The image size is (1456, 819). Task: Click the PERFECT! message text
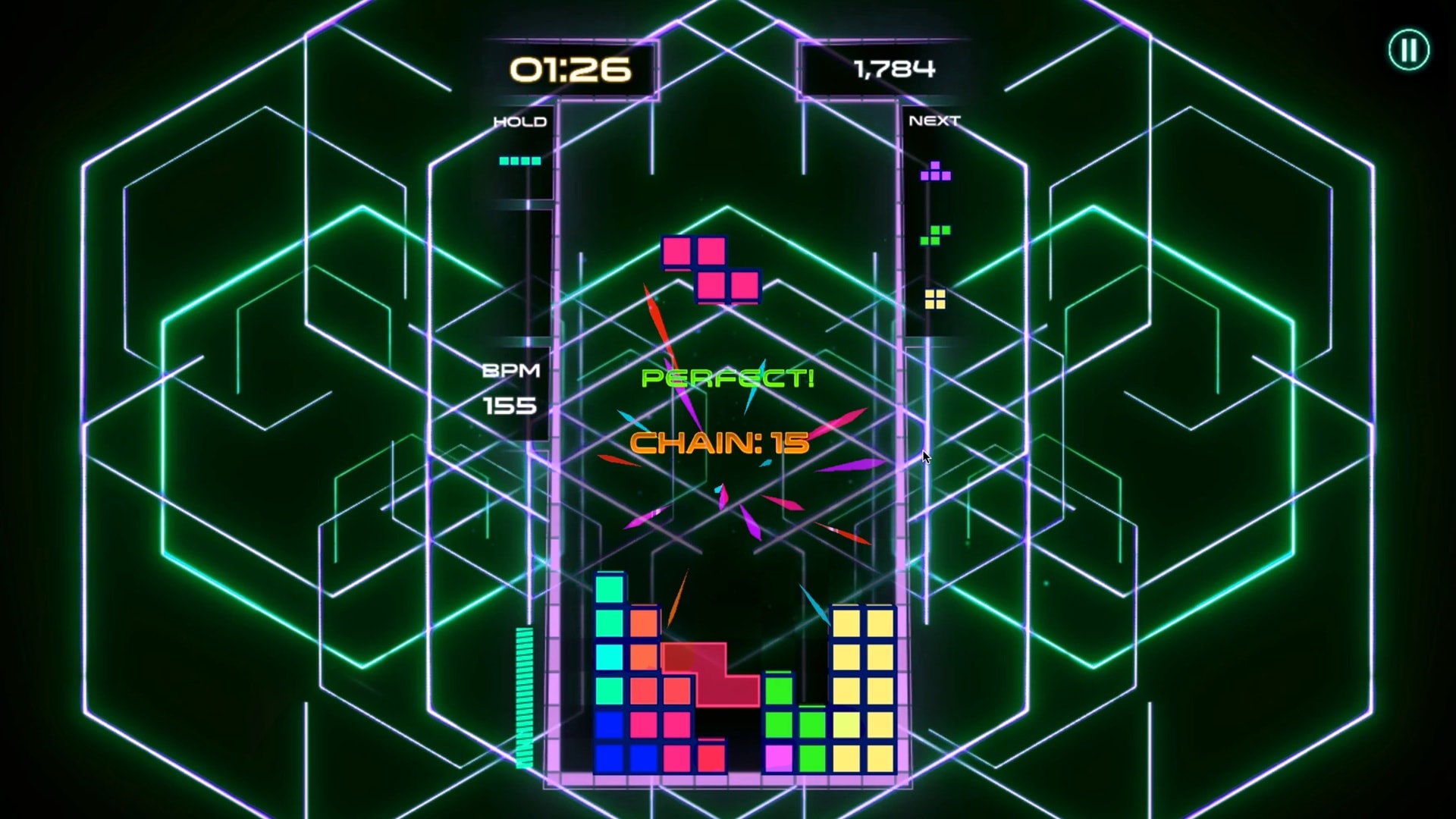(727, 378)
